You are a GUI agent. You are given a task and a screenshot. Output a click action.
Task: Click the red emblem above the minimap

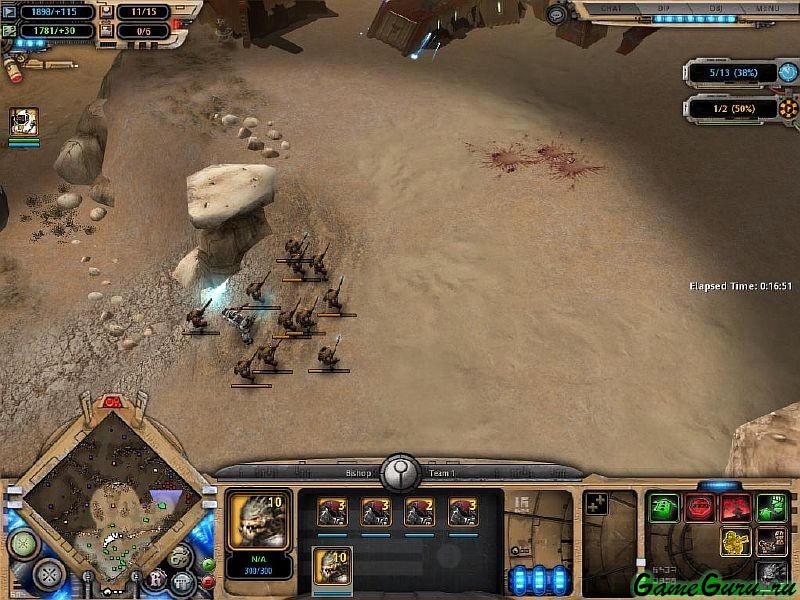pyautogui.click(x=112, y=402)
